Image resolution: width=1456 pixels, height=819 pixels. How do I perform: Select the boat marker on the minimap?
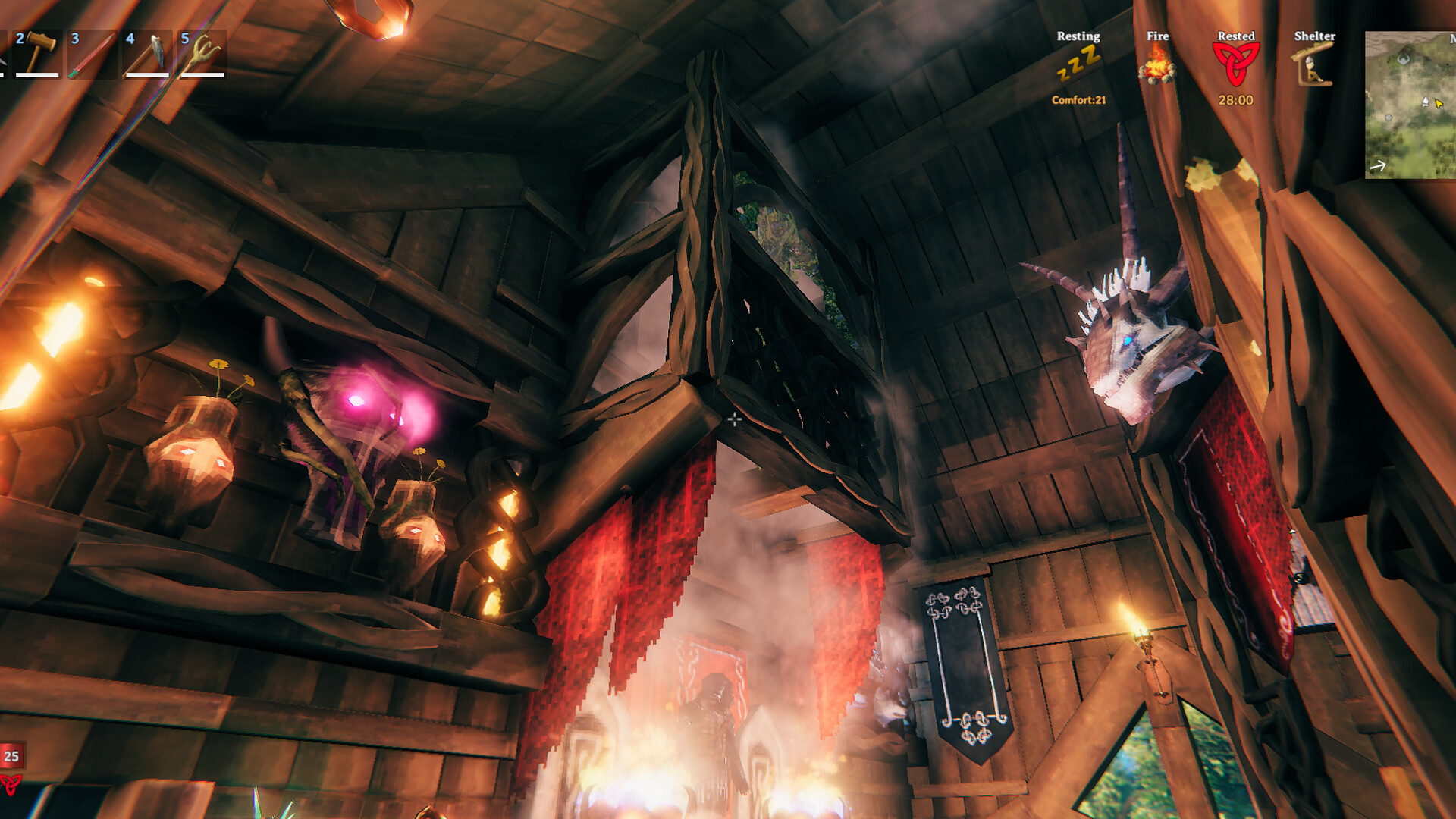pyautogui.click(x=1425, y=102)
